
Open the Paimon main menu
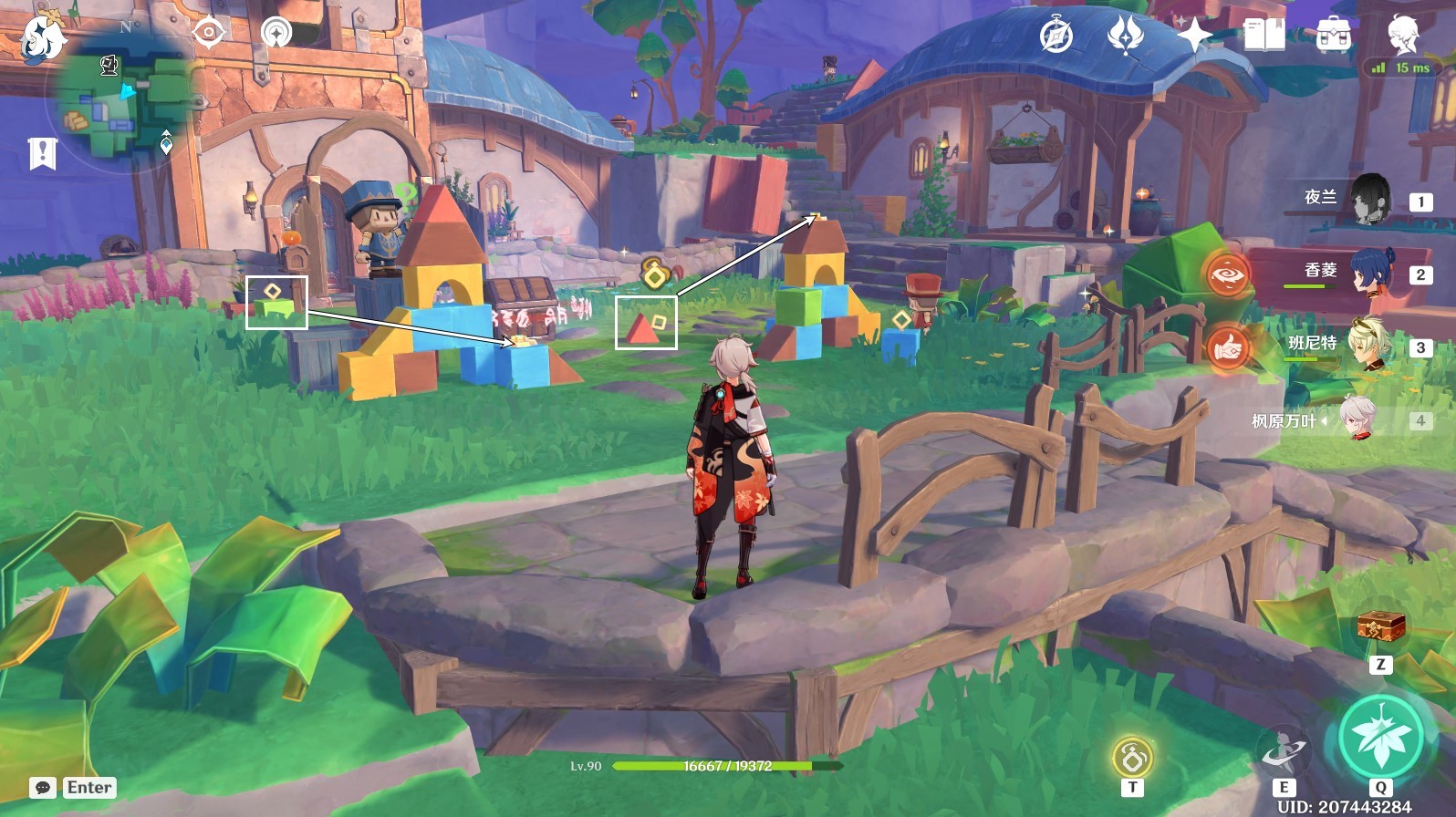point(43,37)
